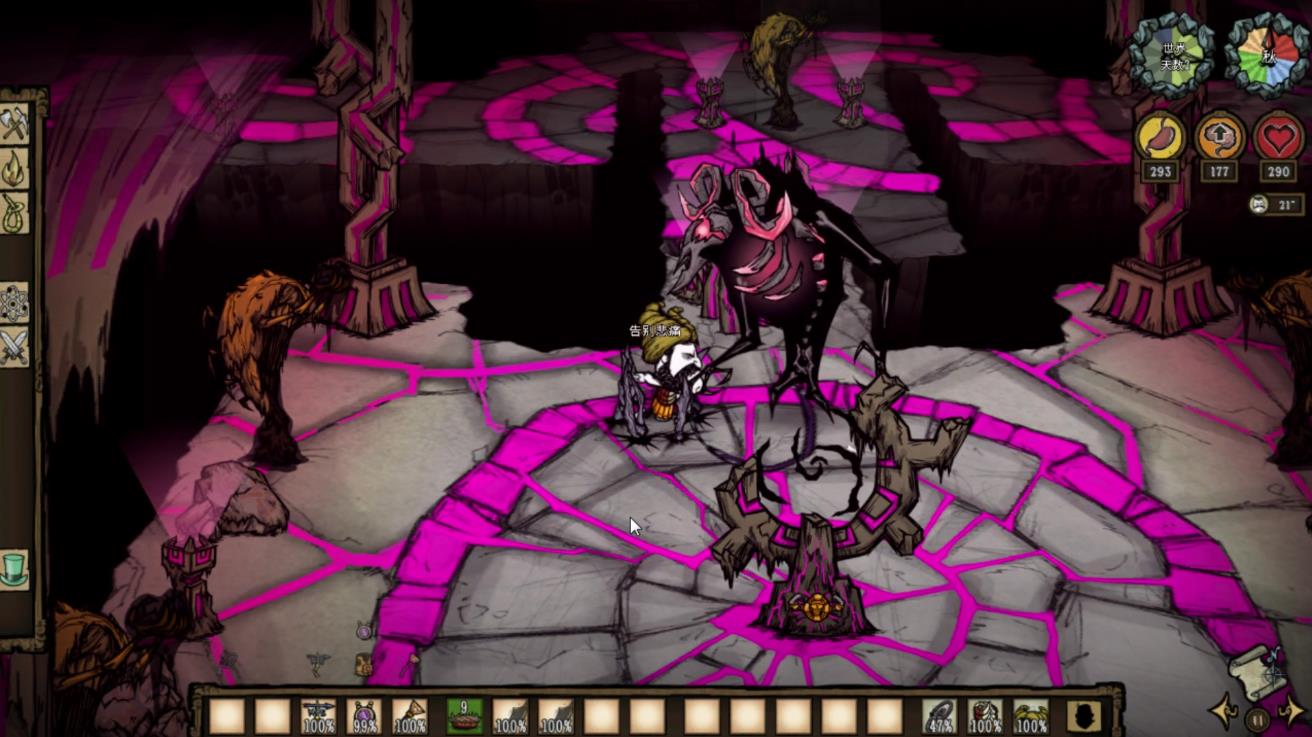Select the head equipment slot at 100%

point(1032,716)
